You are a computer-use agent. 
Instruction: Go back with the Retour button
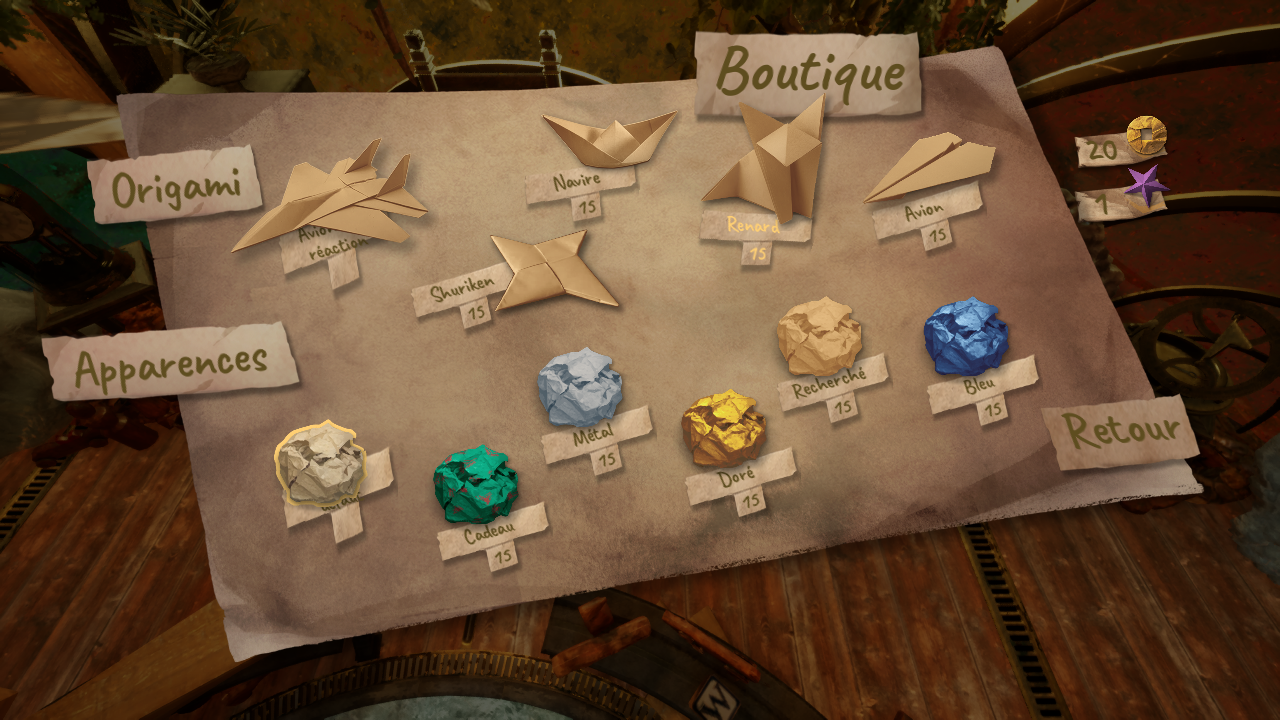1119,432
